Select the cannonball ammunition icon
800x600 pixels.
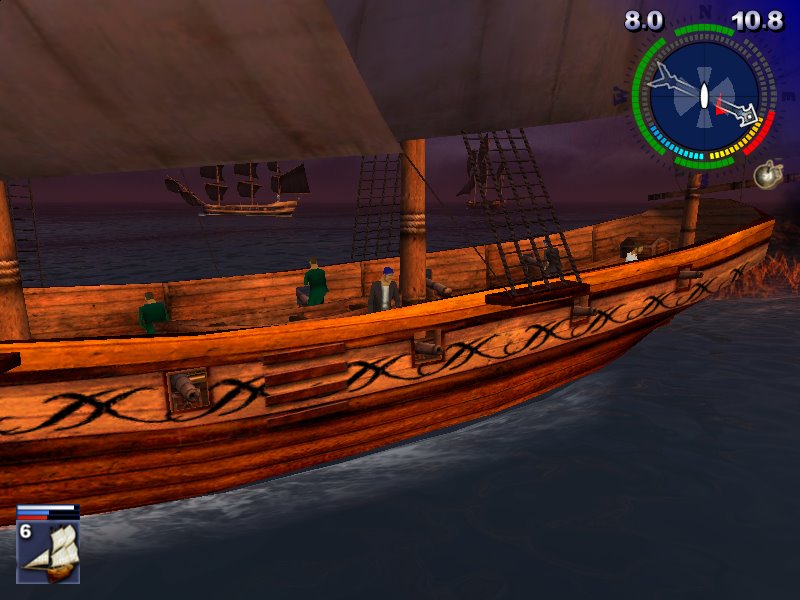pos(767,175)
